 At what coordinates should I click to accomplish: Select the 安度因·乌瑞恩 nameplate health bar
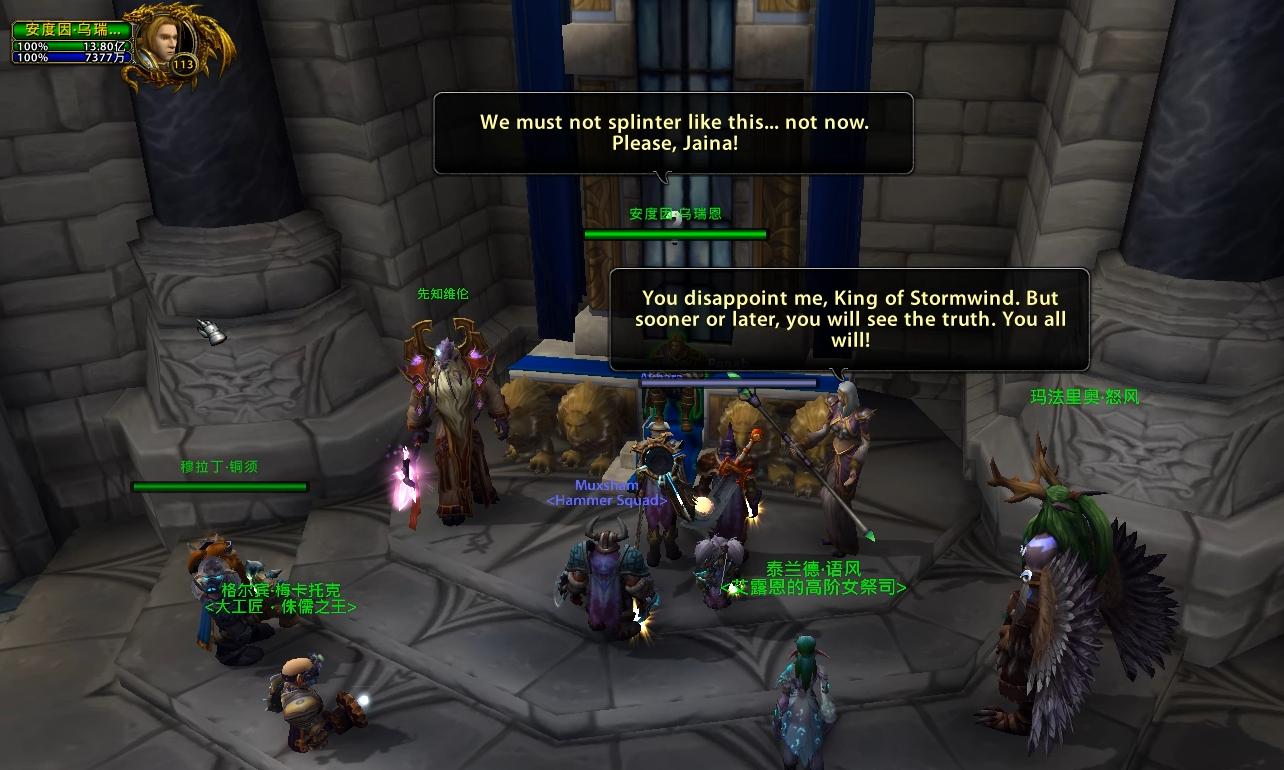point(675,235)
